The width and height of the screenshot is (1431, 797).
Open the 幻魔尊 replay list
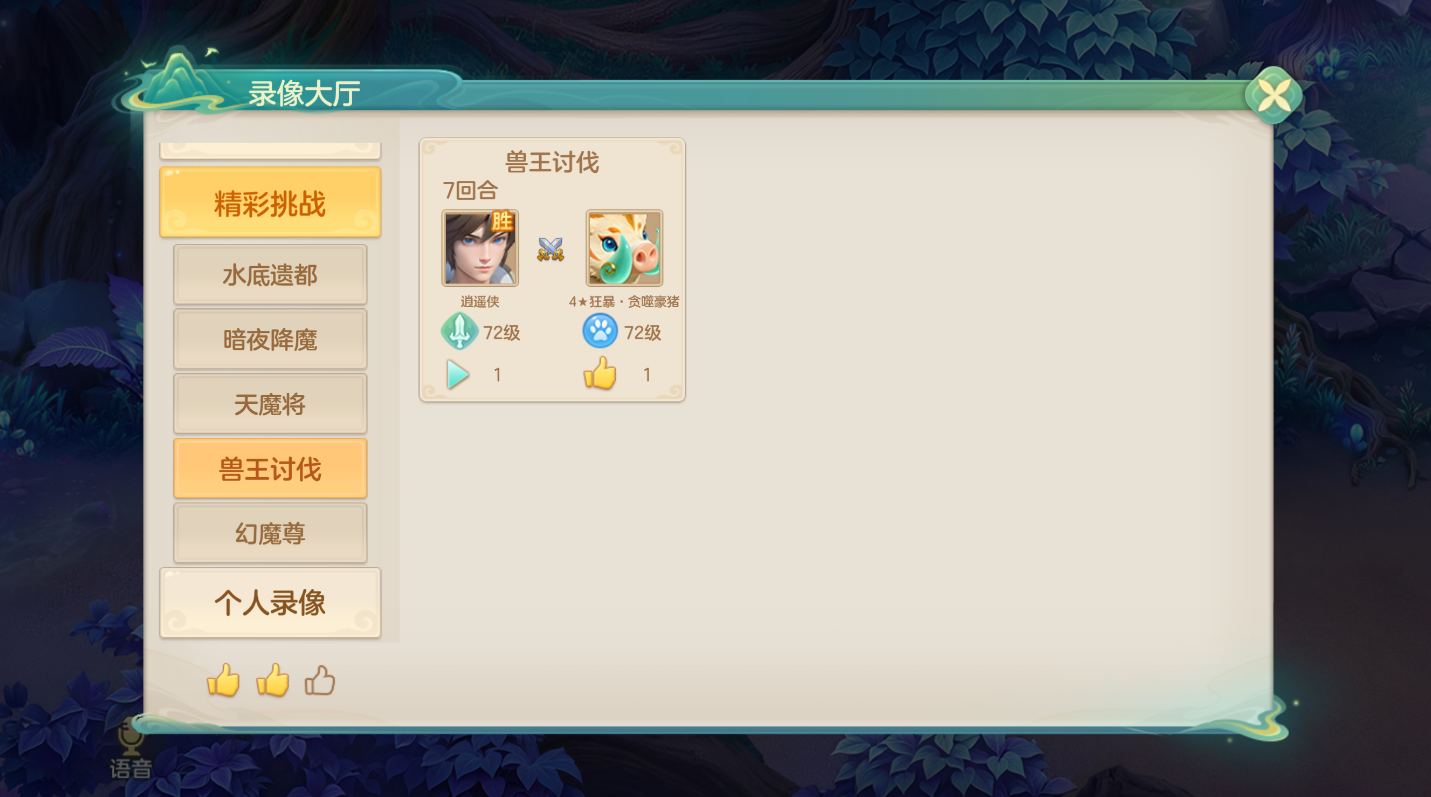click(270, 532)
